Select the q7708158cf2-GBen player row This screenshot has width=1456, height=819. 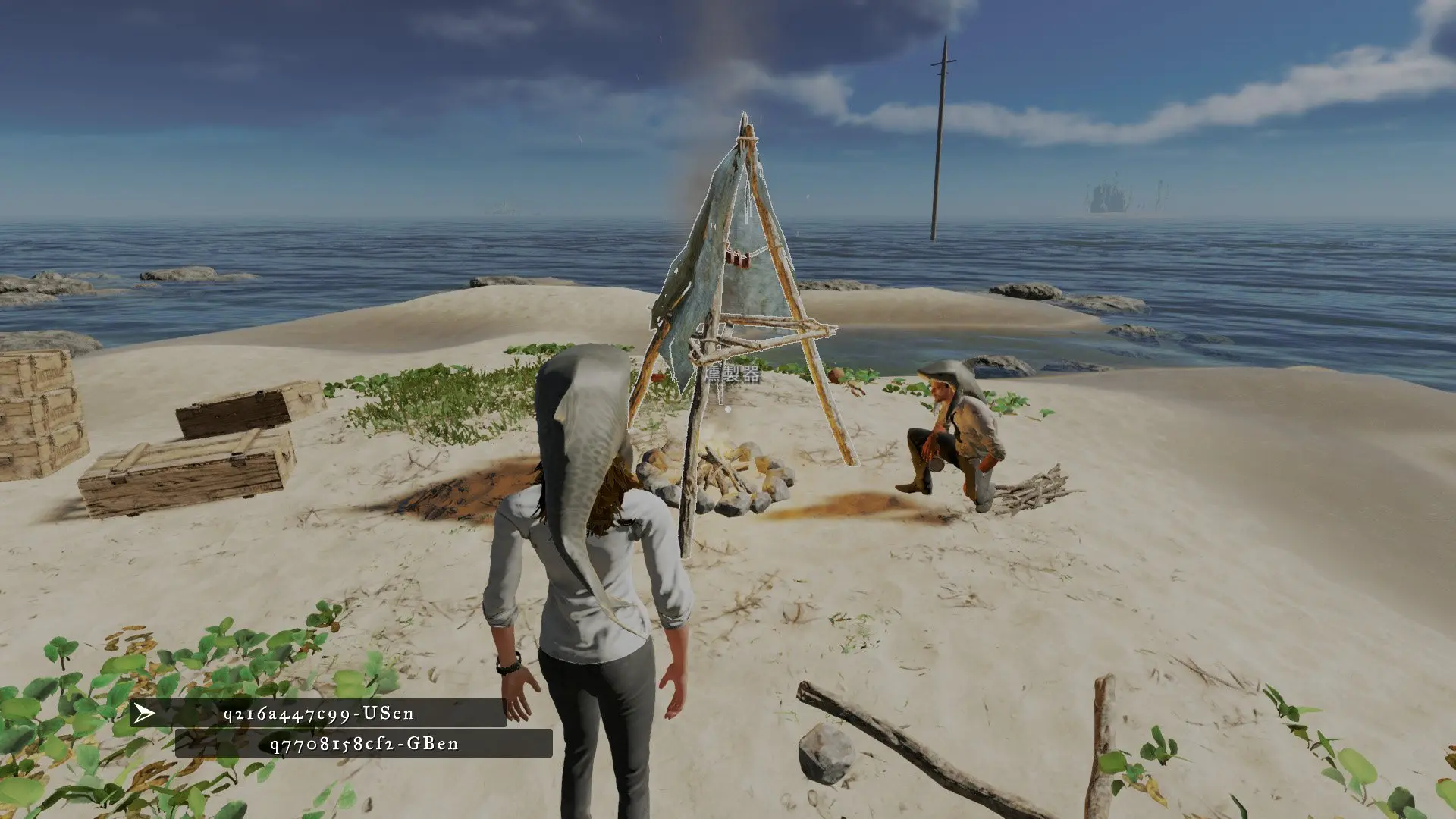[364, 744]
